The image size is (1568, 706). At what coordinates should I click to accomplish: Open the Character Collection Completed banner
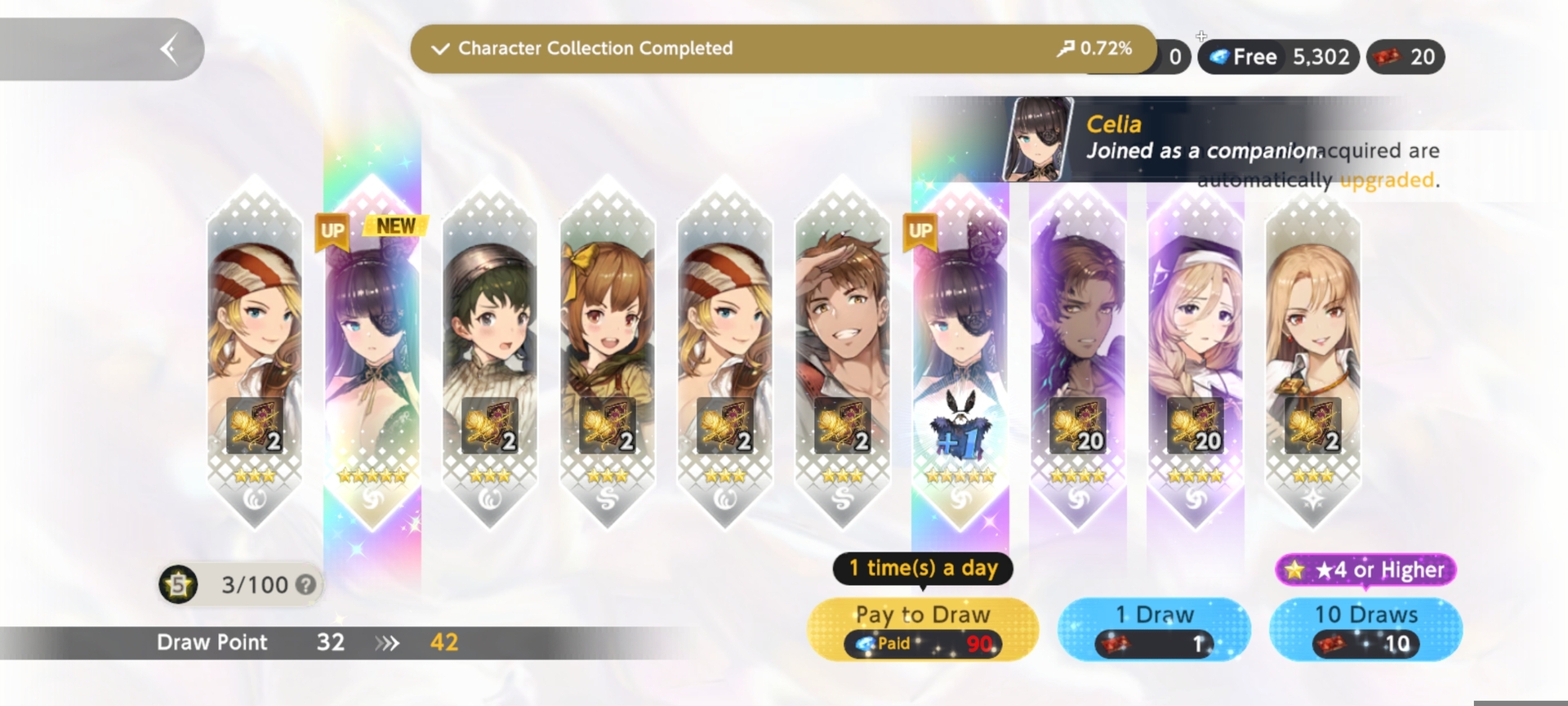782,49
